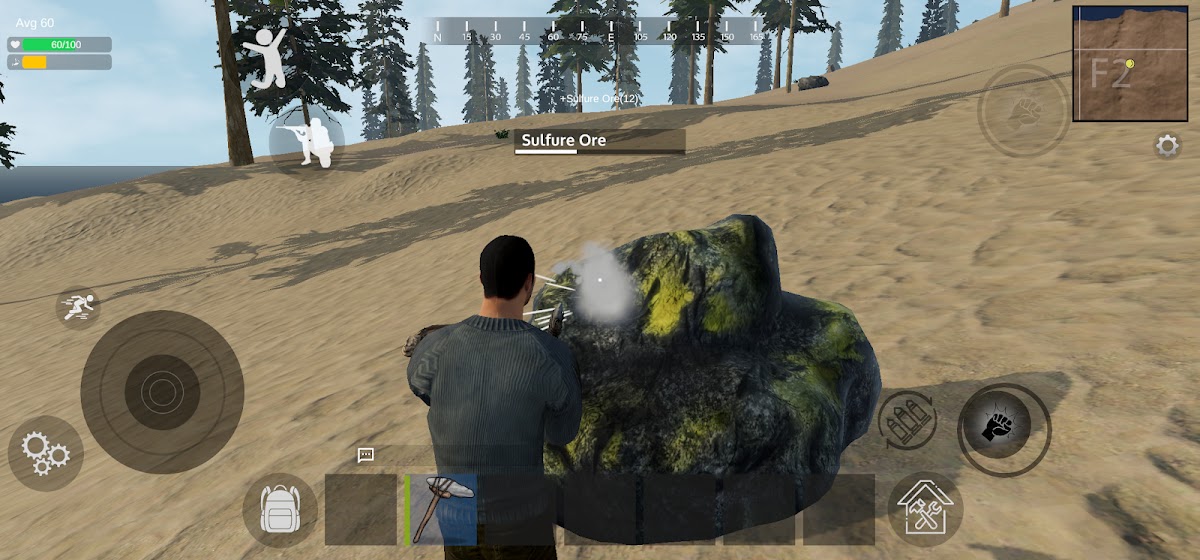This screenshot has height=560, width=1200.
Task: Open the backpack inventory
Action: (x=280, y=510)
